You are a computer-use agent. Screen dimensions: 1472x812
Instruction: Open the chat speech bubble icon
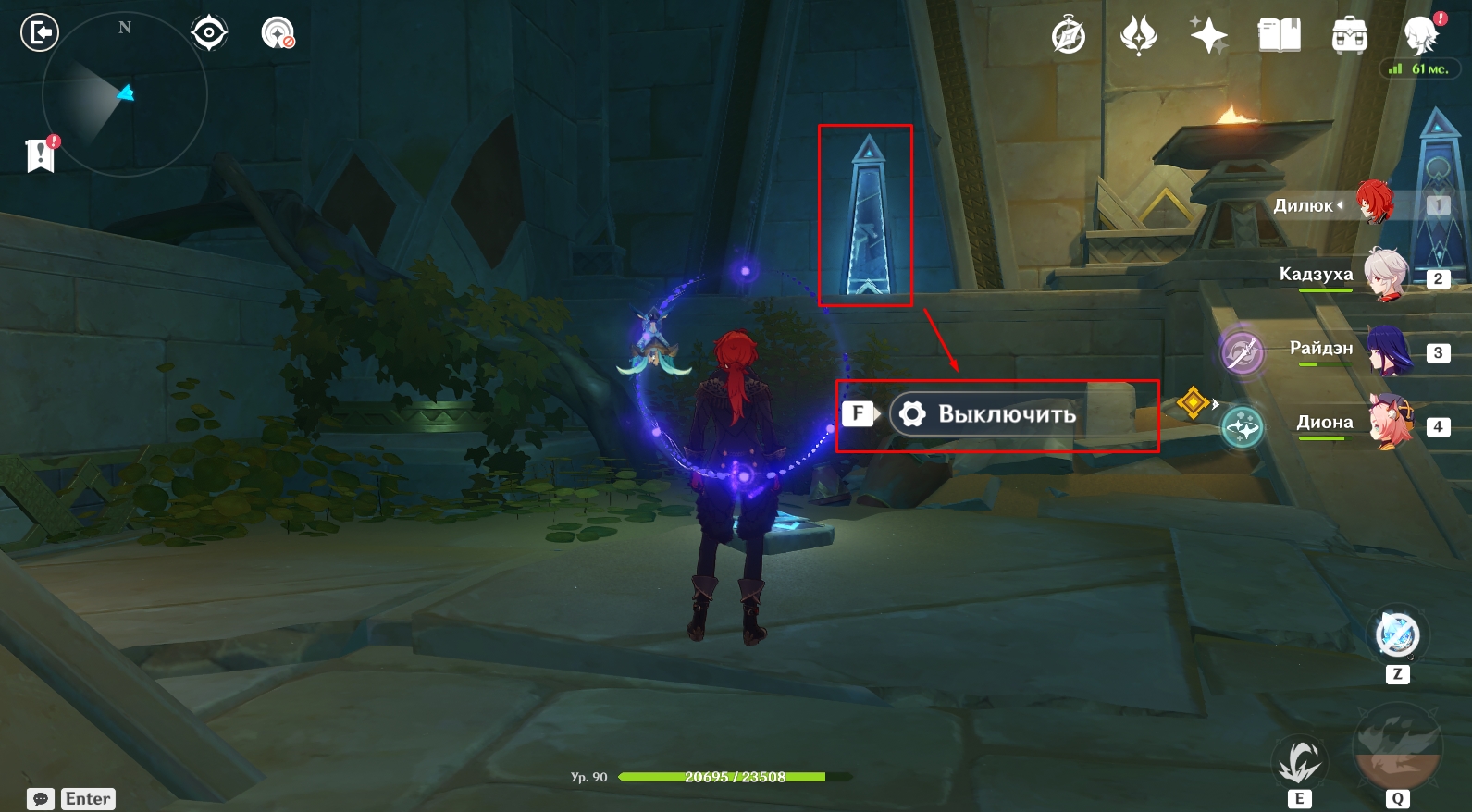41,799
